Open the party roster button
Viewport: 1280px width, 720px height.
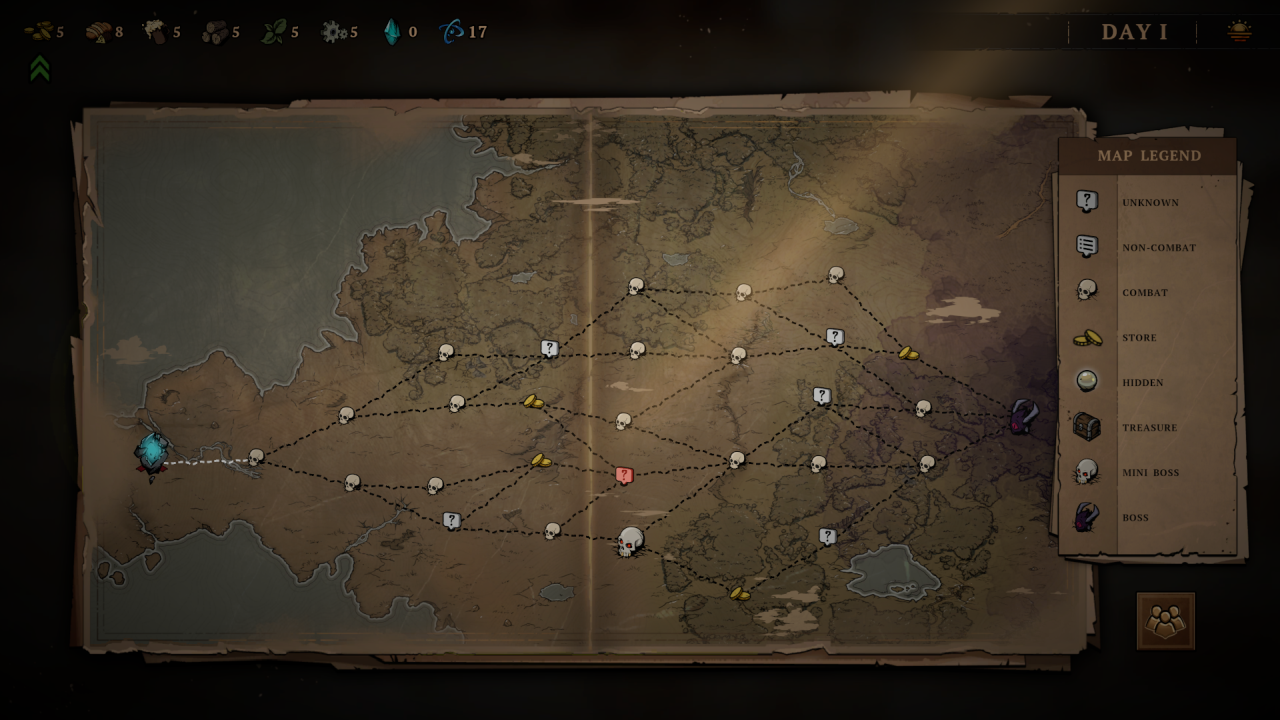pyautogui.click(x=1165, y=621)
